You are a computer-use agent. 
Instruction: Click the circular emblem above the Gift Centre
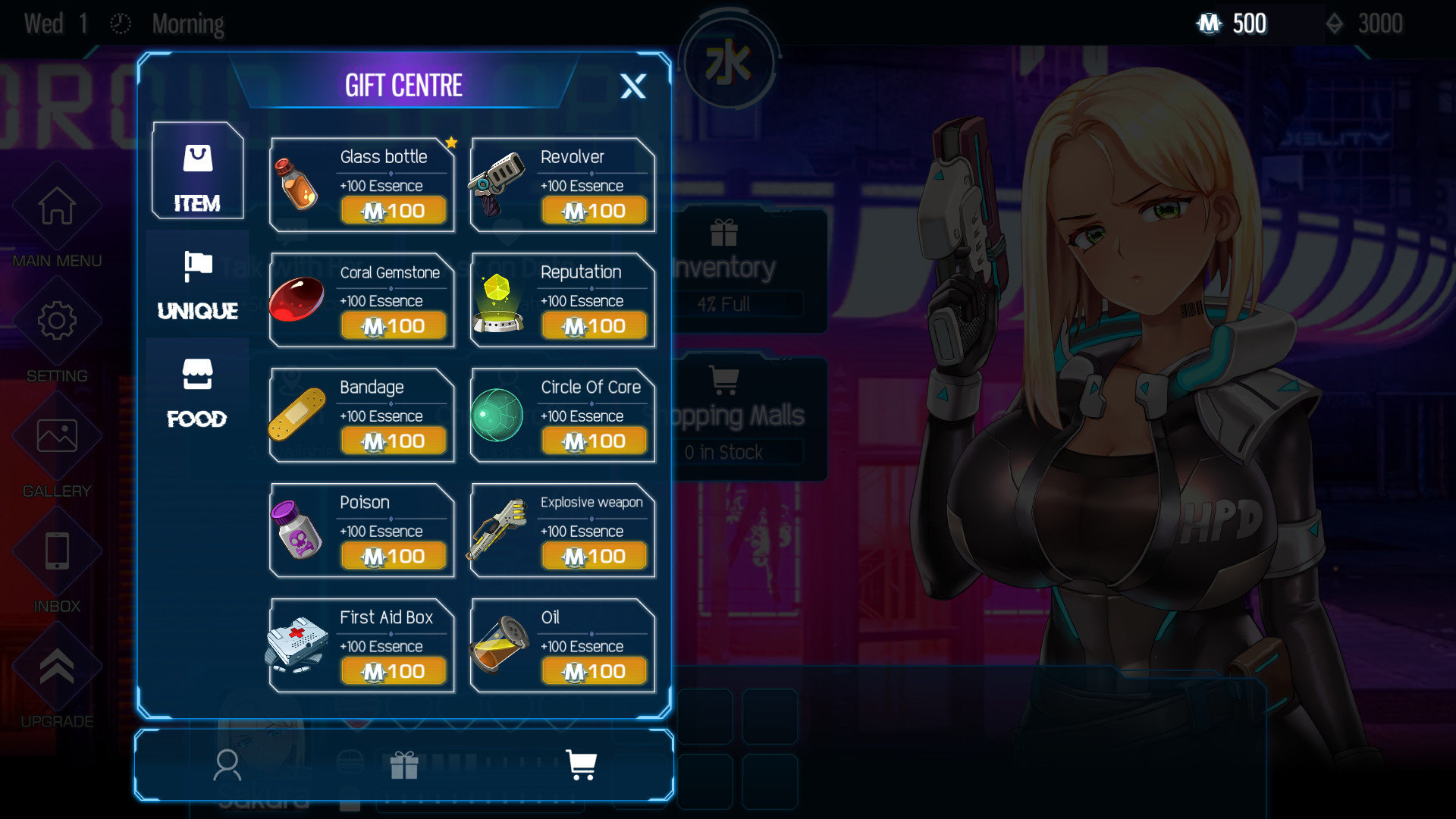click(x=729, y=62)
